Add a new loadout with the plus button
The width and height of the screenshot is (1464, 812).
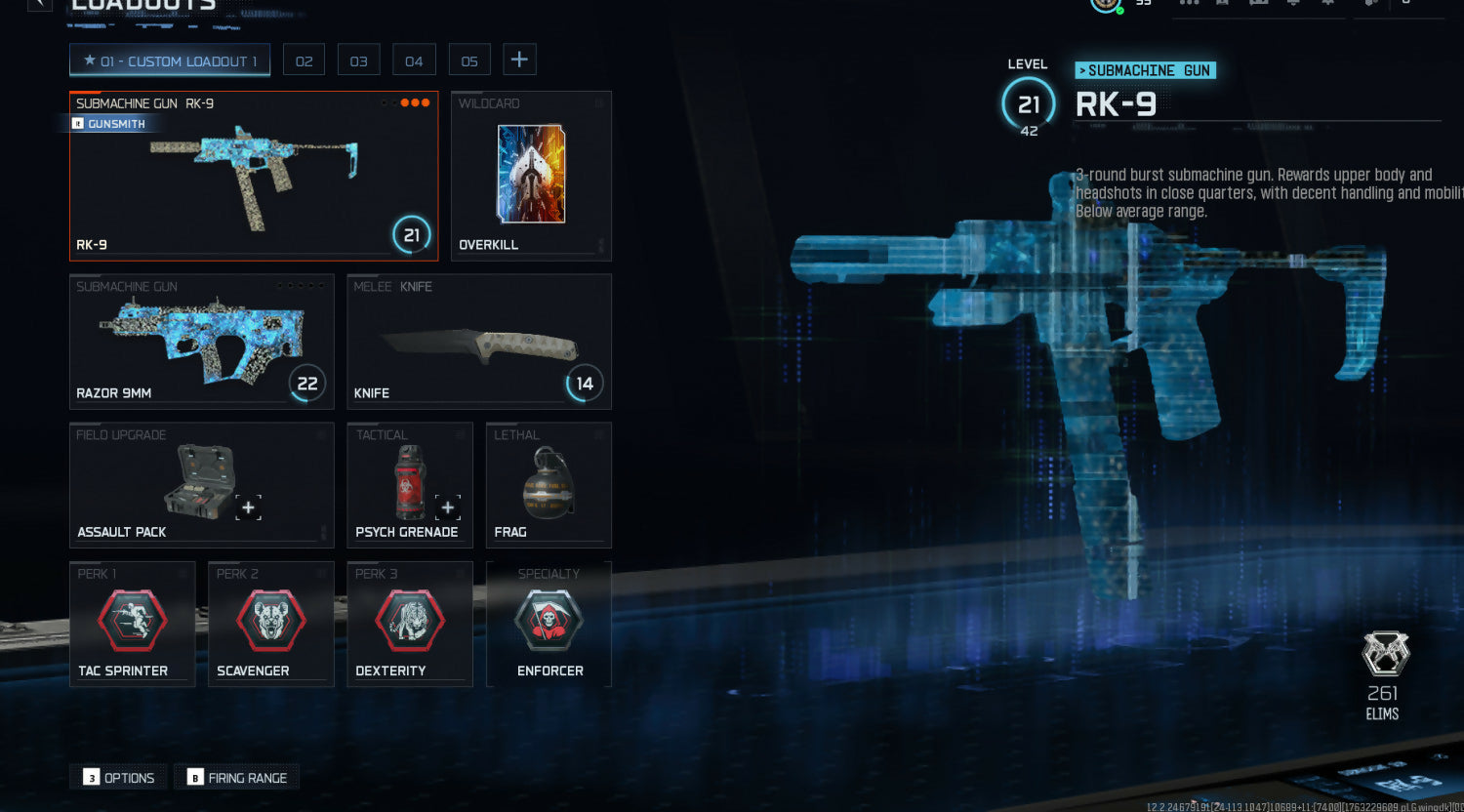tap(519, 61)
